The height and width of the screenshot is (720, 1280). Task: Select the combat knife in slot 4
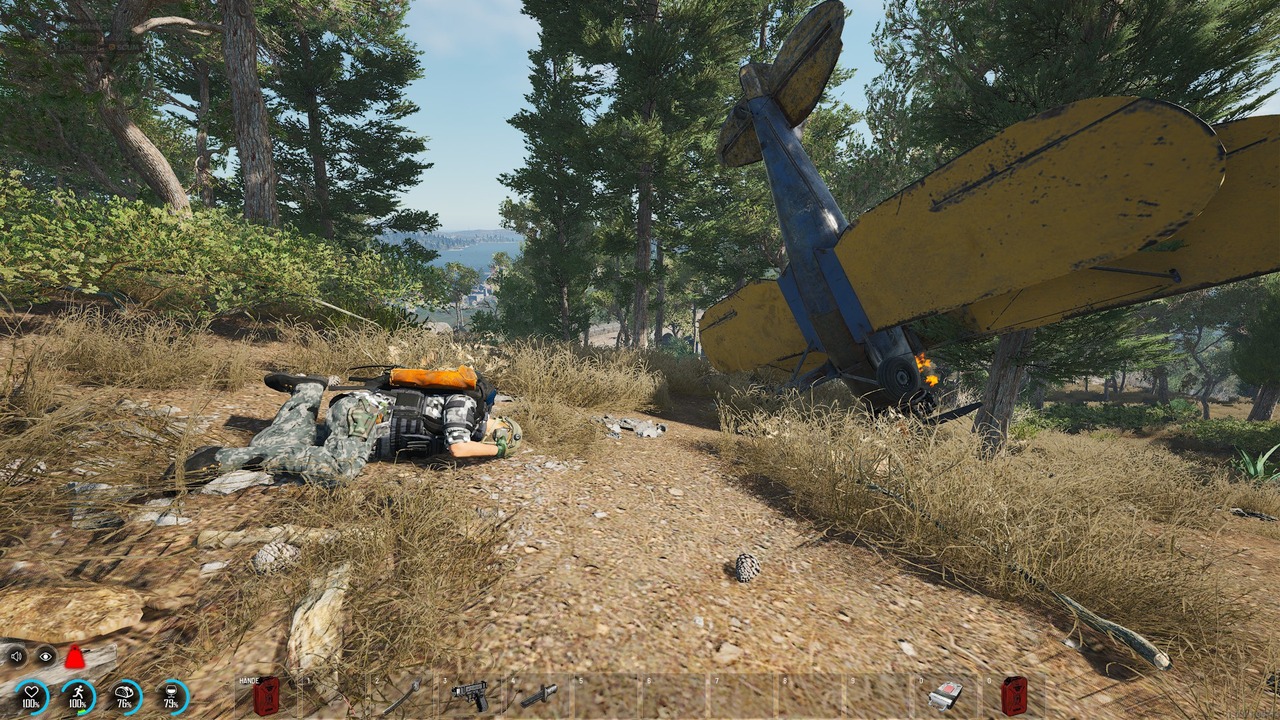[536, 696]
